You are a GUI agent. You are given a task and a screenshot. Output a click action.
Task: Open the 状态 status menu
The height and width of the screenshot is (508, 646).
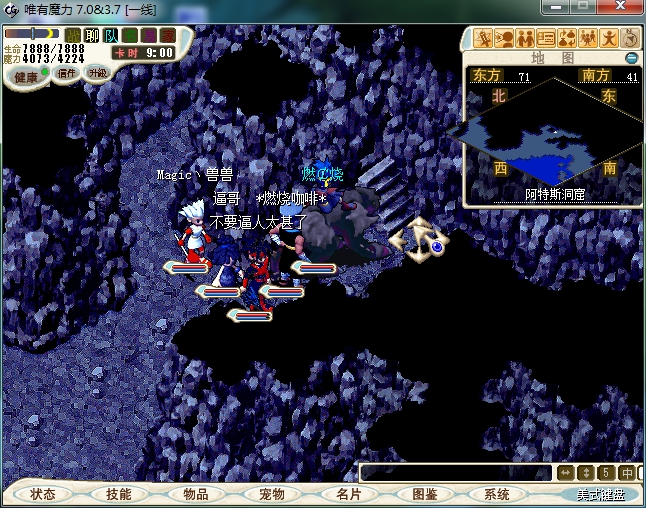[43, 494]
